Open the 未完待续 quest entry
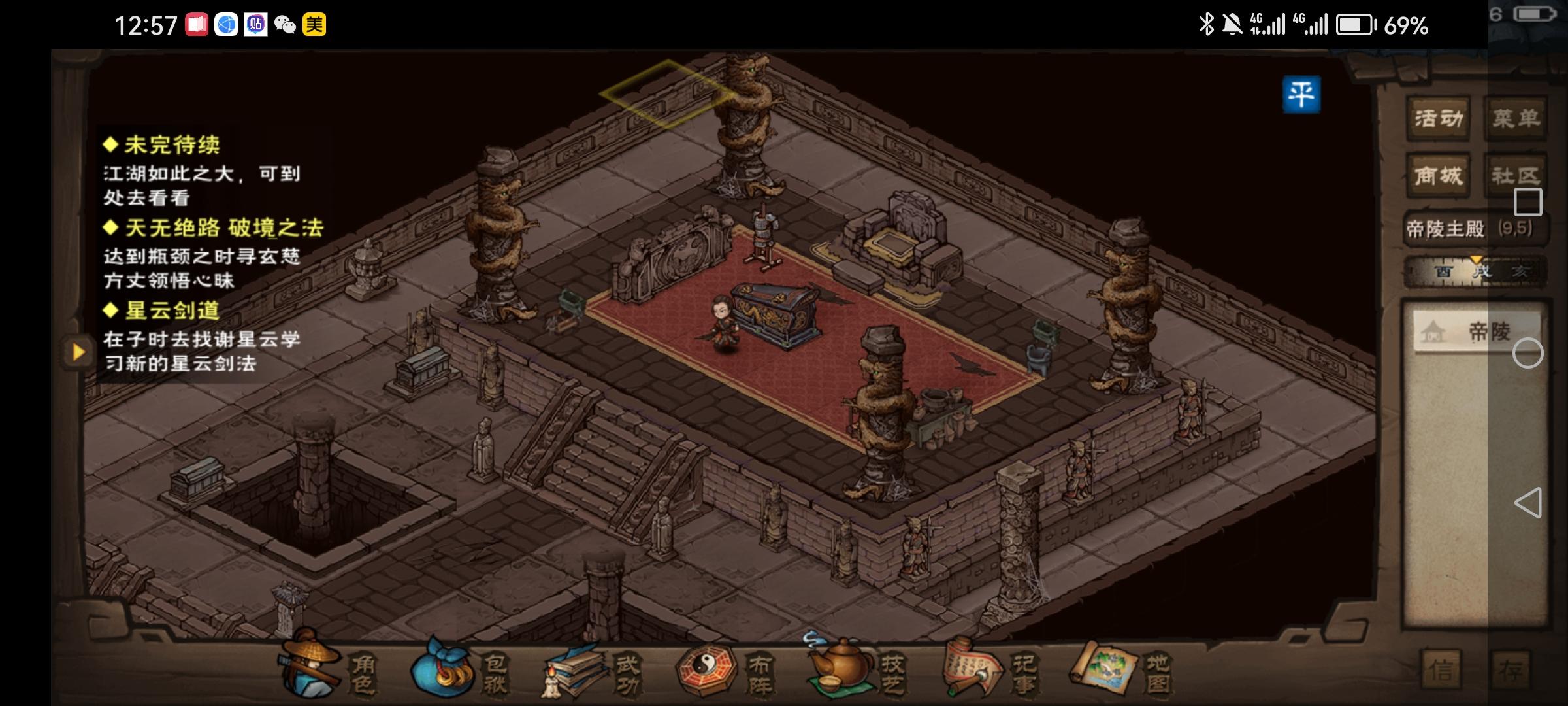Image resolution: width=1568 pixels, height=706 pixels. [172, 145]
